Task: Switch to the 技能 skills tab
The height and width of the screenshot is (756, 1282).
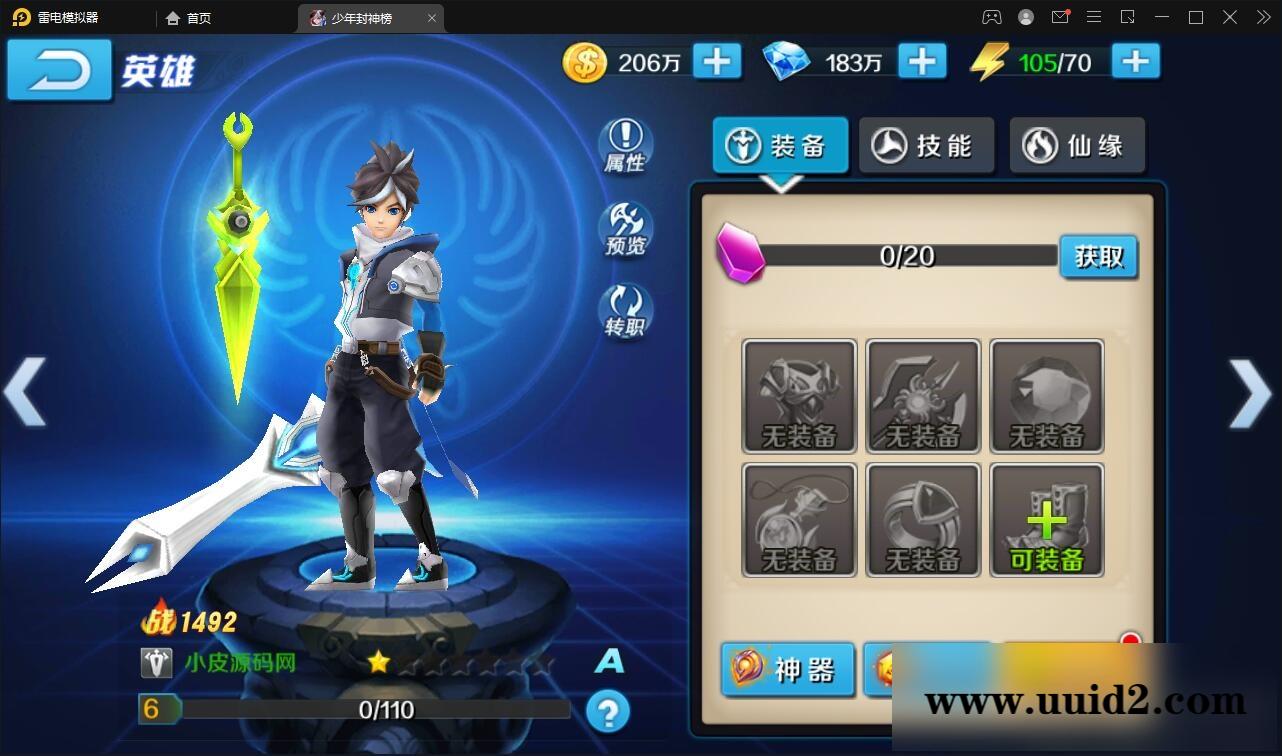Action: 926,145
